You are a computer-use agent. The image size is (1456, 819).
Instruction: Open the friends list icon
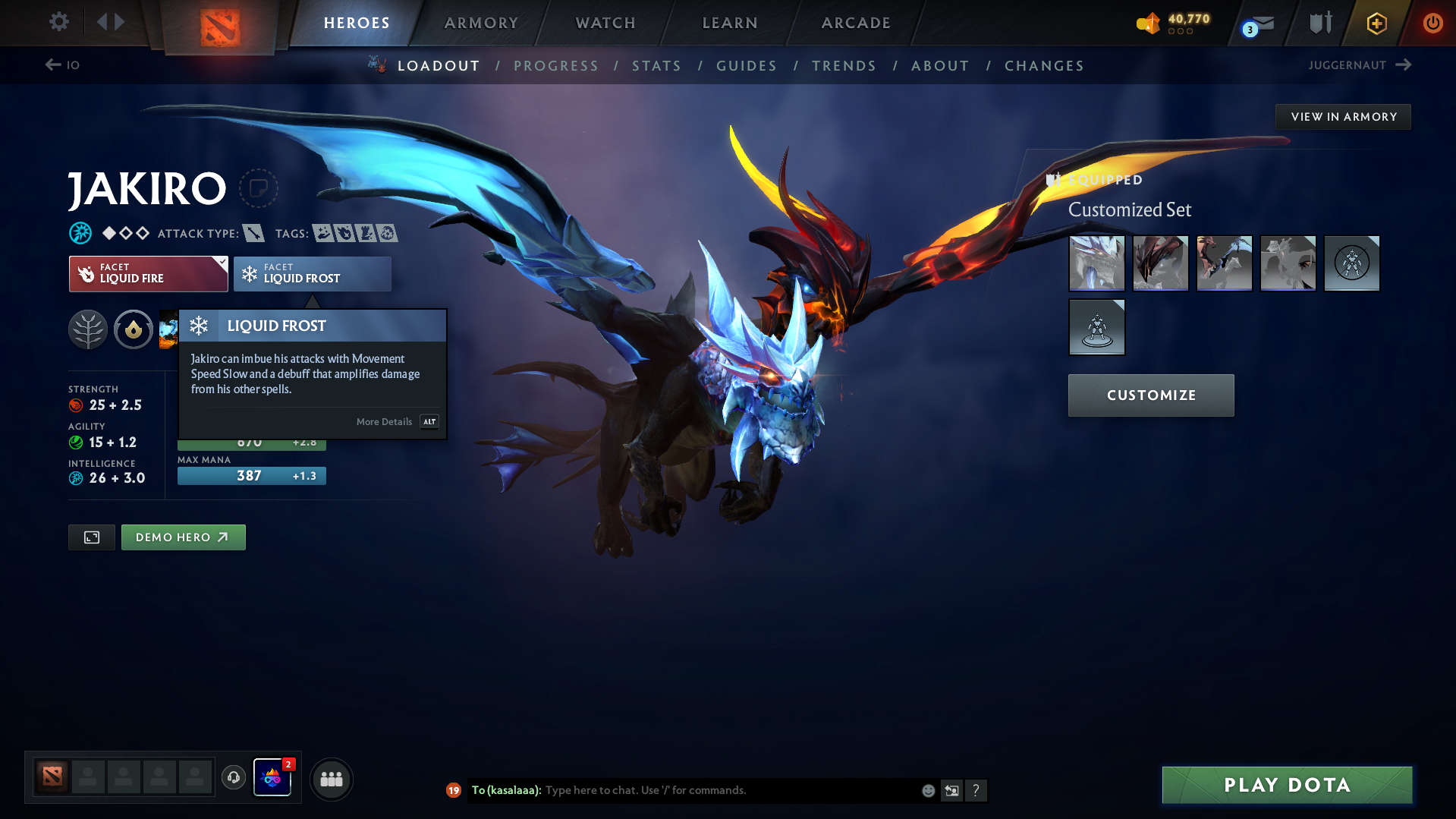332,779
